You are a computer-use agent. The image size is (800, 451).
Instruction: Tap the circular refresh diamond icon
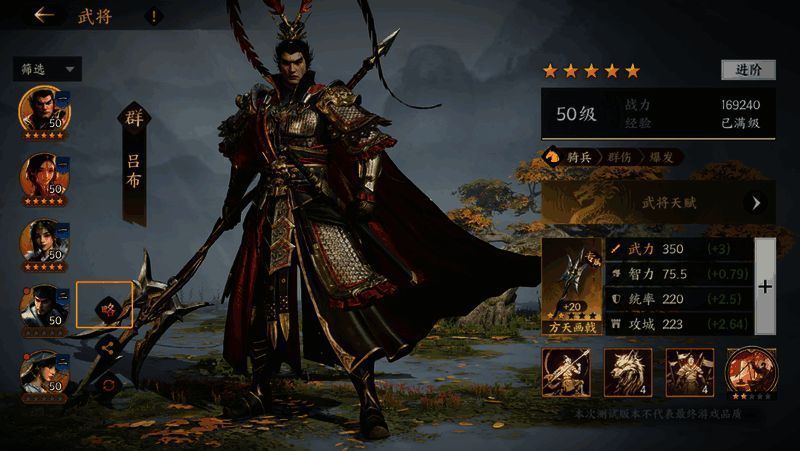tap(108, 384)
